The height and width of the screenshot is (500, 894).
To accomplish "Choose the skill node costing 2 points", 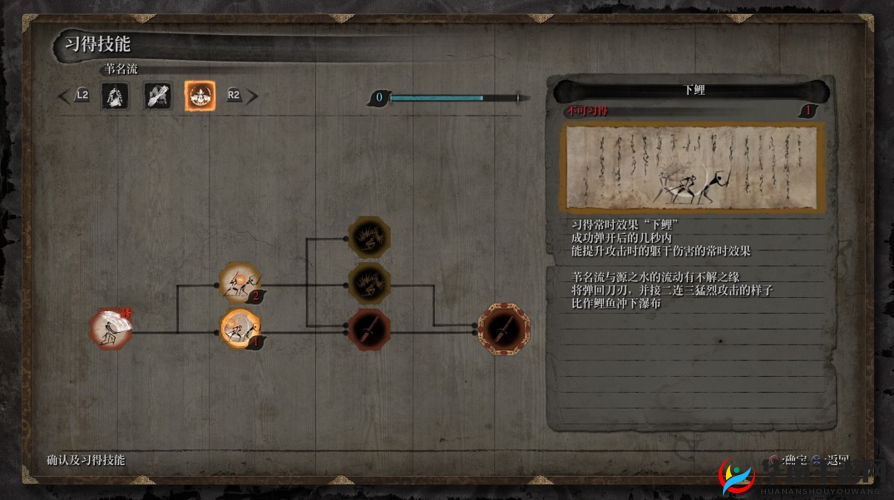I will (x=239, y=284).
